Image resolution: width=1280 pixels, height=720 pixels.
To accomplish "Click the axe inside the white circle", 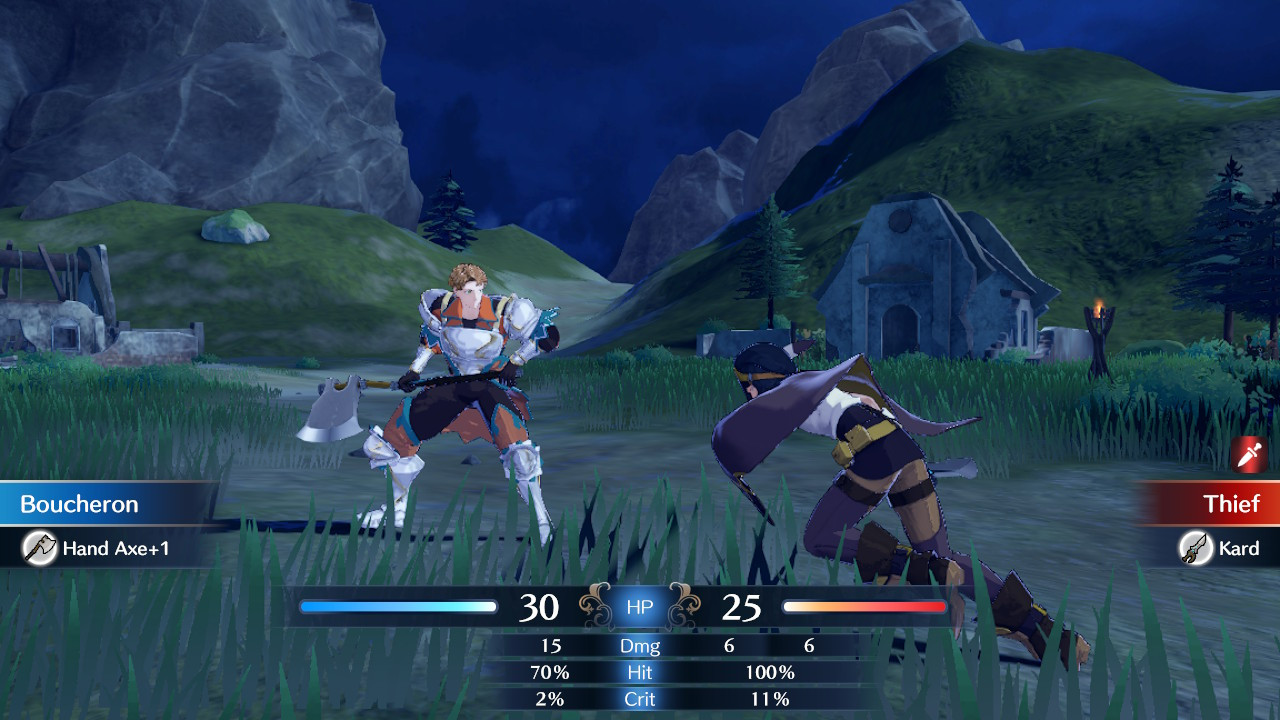I will pyautogui.click(x=42, y=548).
